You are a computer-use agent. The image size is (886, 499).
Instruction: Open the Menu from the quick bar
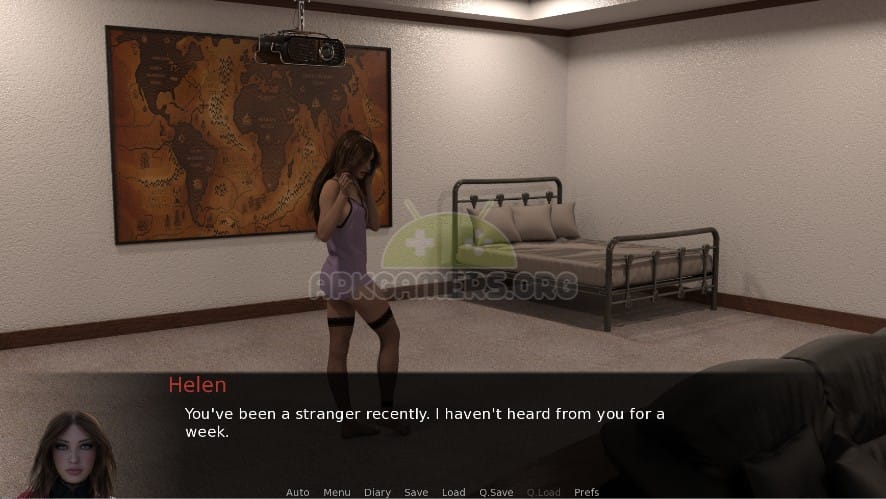[336, 492]
